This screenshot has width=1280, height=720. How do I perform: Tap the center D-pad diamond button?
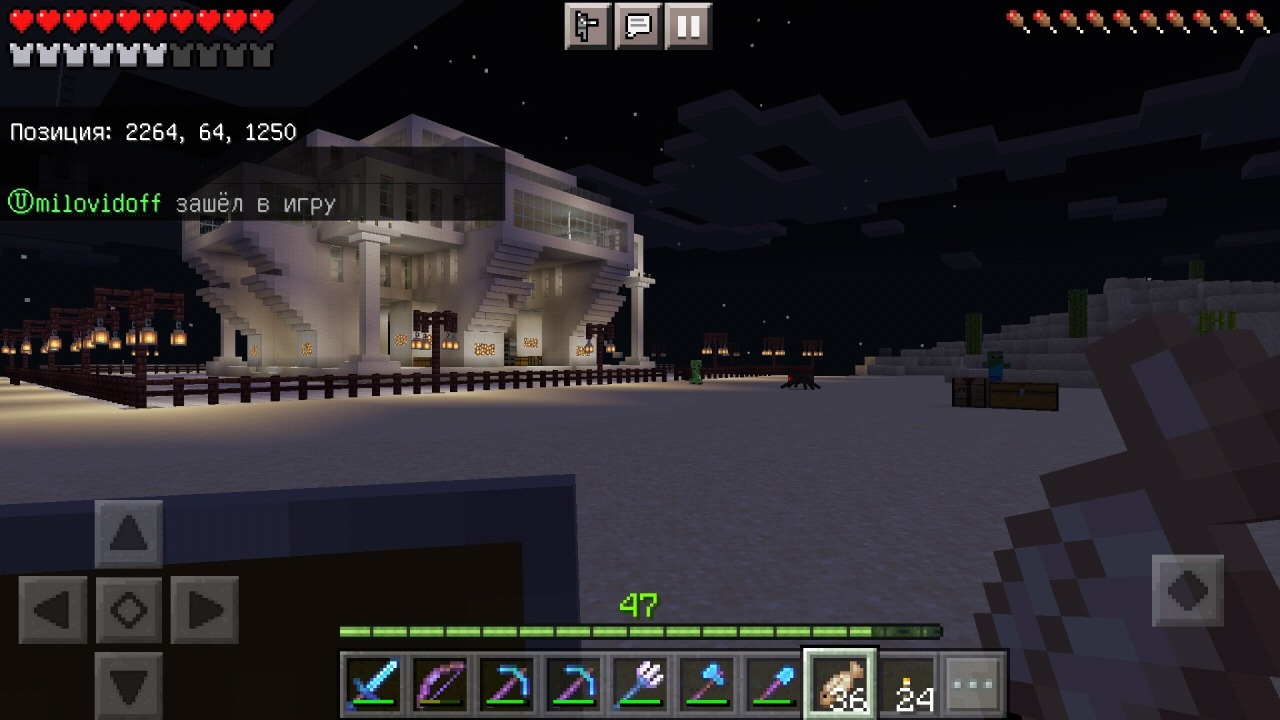(x=129, y=609)
